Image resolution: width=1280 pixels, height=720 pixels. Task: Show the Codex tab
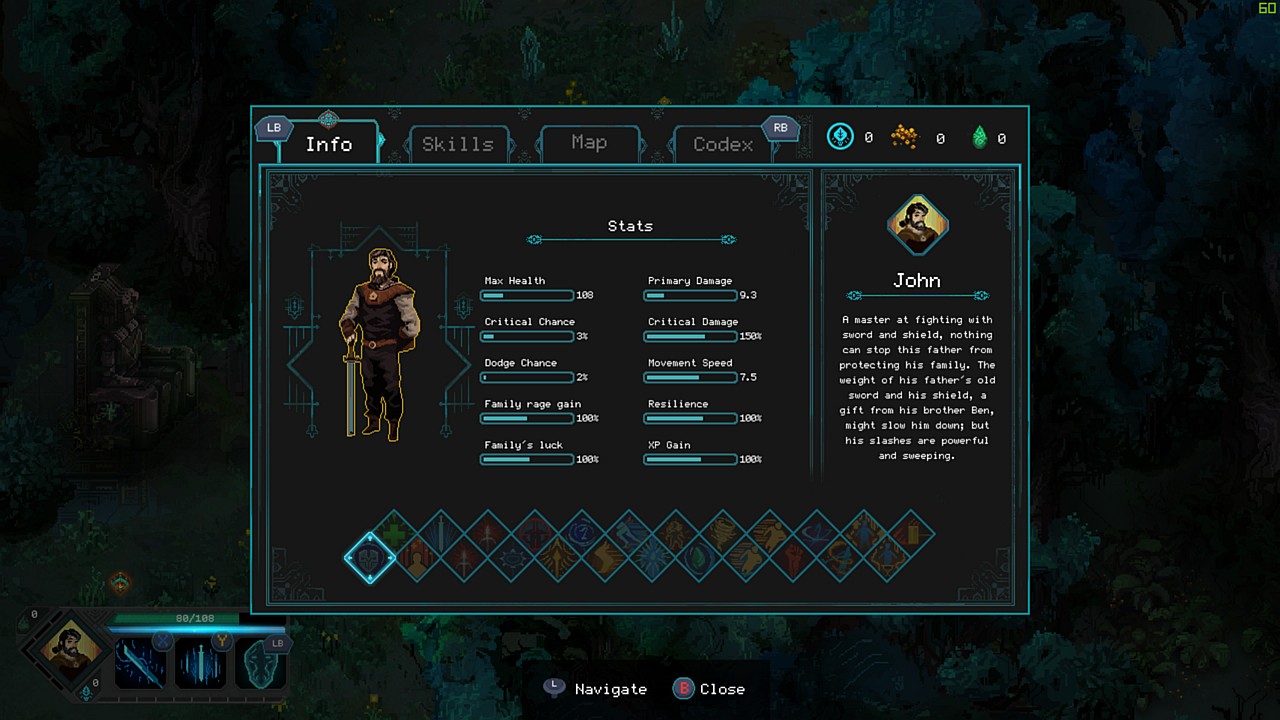(x=722, y=144)
